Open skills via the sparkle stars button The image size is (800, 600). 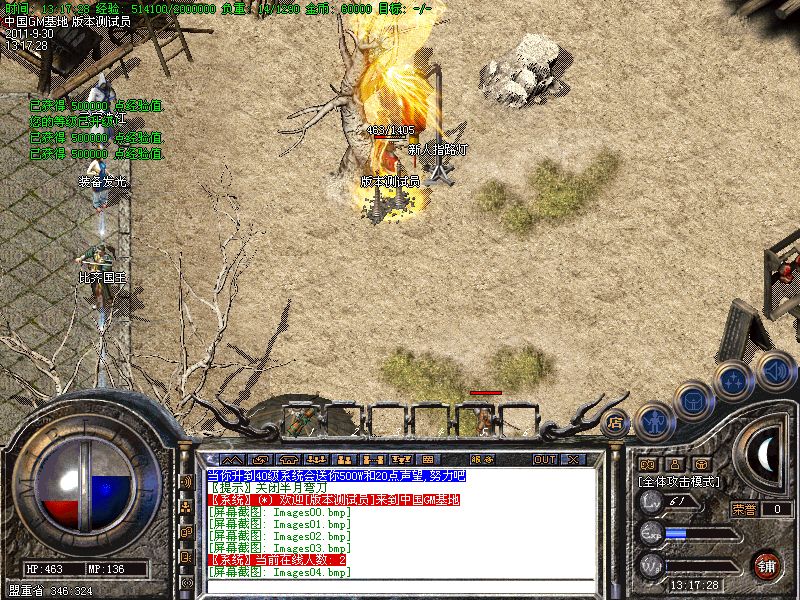coord(734,380)
